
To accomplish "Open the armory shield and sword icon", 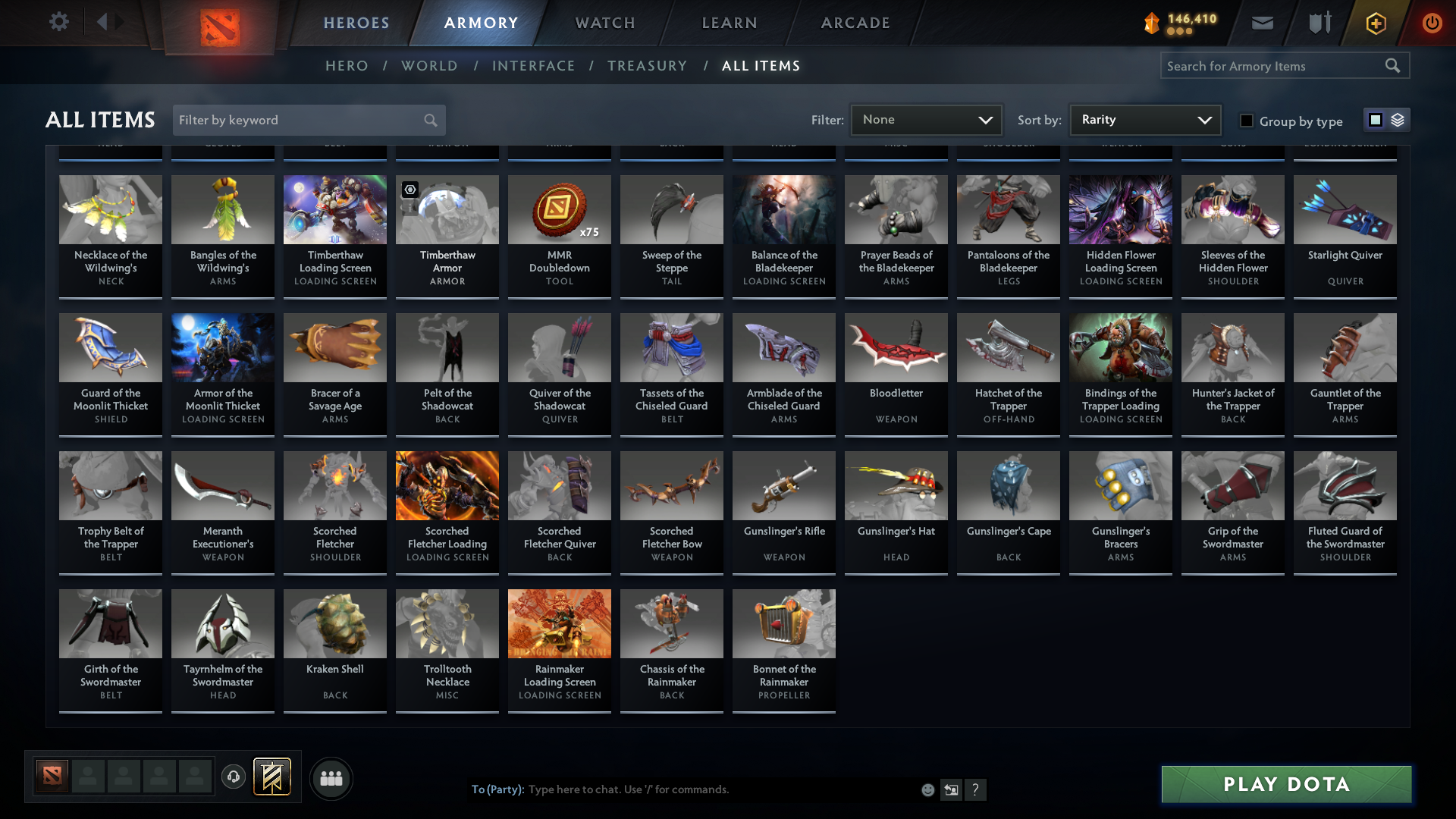I will pyautogui.click(x=1318, y=23).
